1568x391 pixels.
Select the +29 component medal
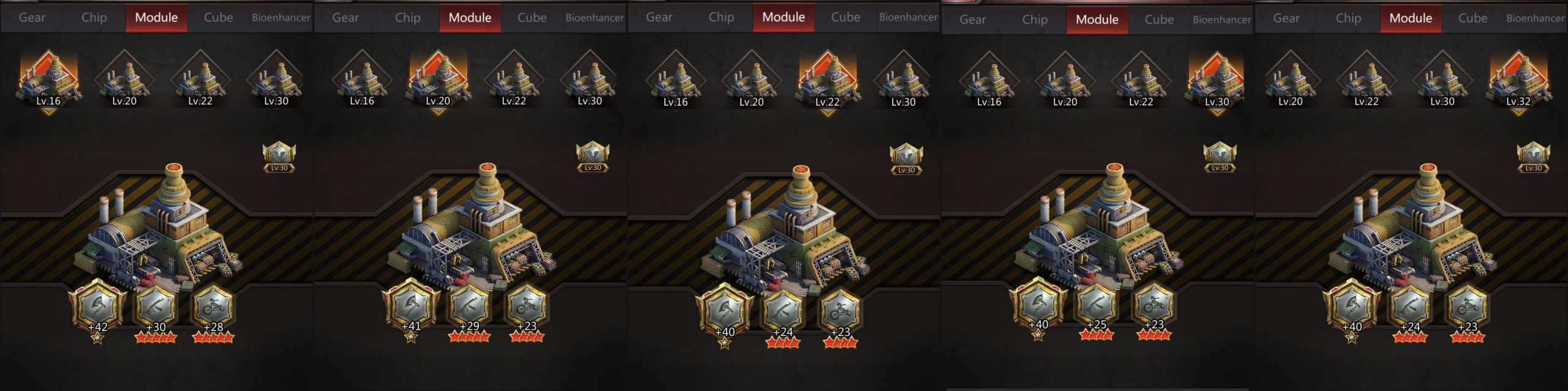pos(469,305)
